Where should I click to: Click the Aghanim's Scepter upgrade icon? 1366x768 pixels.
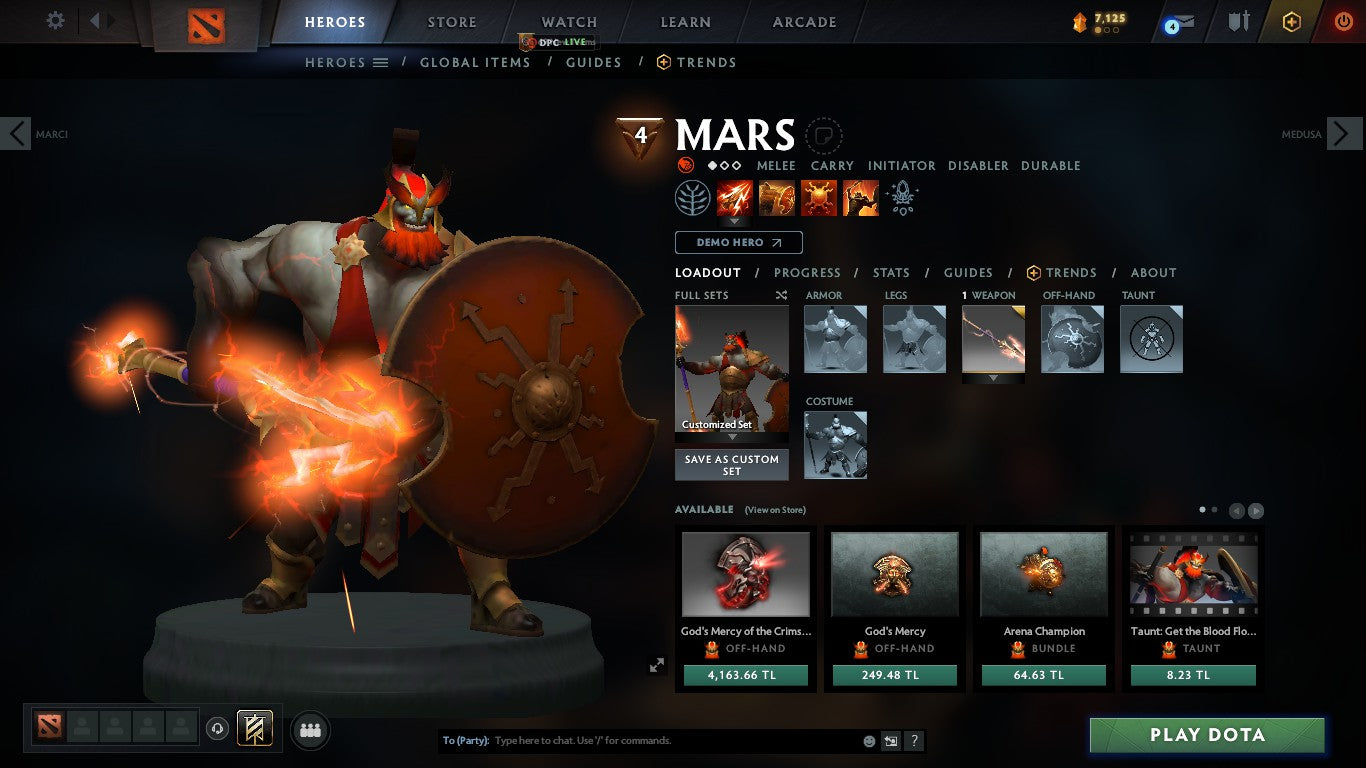902,196
